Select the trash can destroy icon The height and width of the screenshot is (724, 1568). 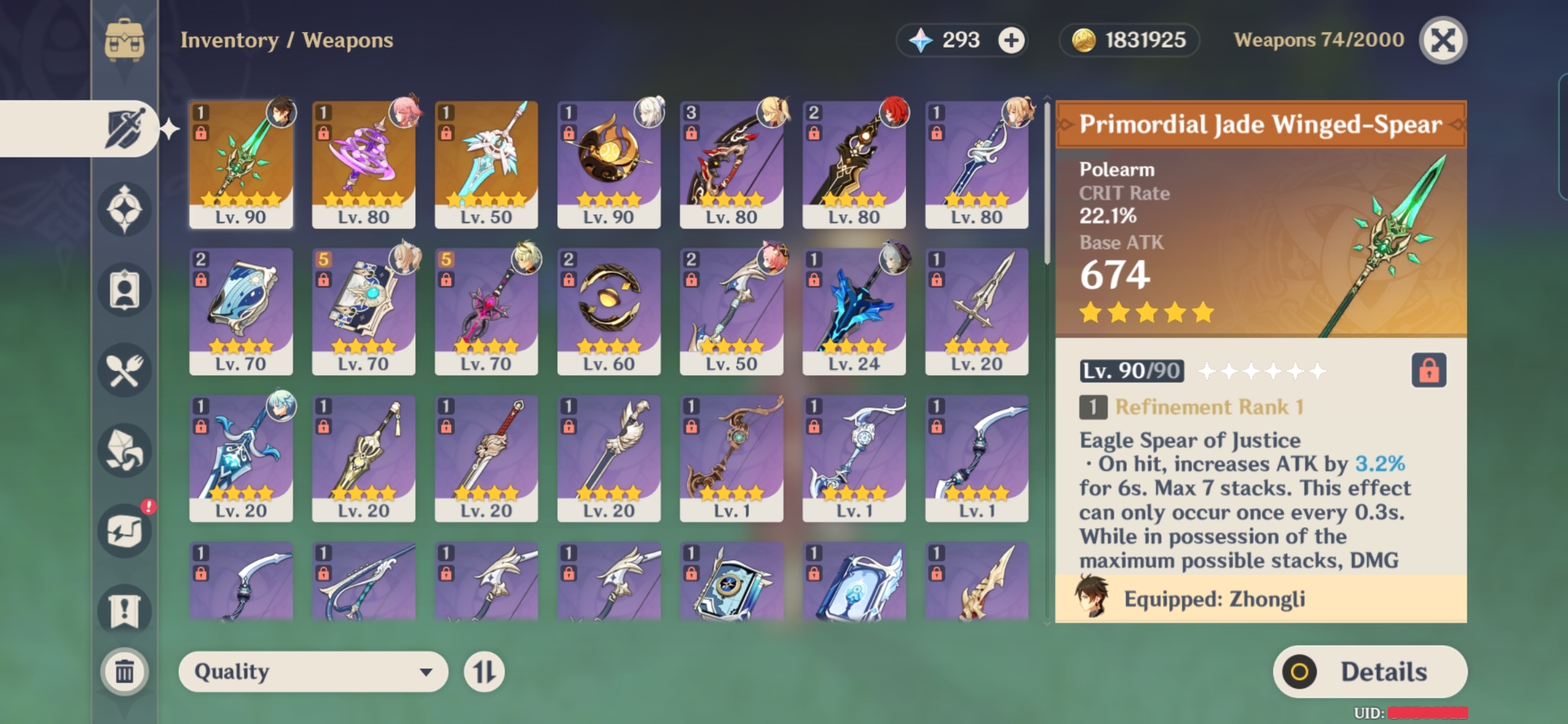(124, 672)
